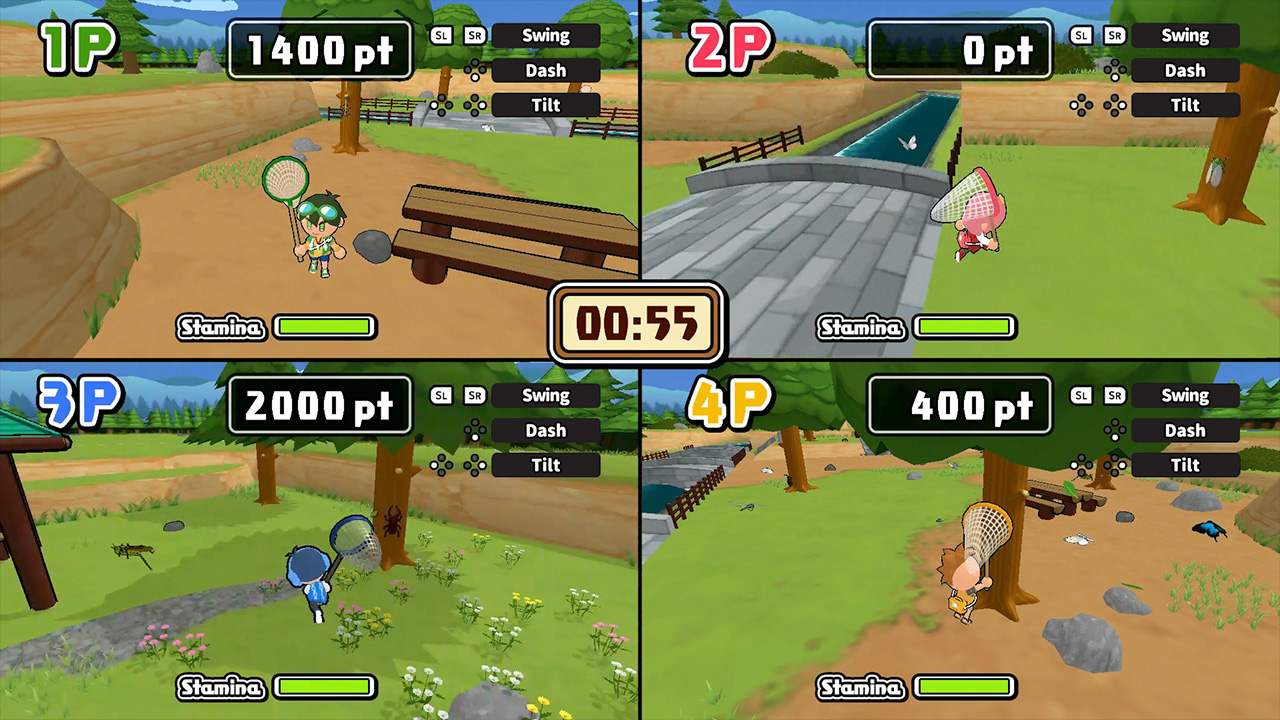This screenshot has height=720, width=1280.
Task: Click the 00:55 match timer display
Action: coord(637,322)
